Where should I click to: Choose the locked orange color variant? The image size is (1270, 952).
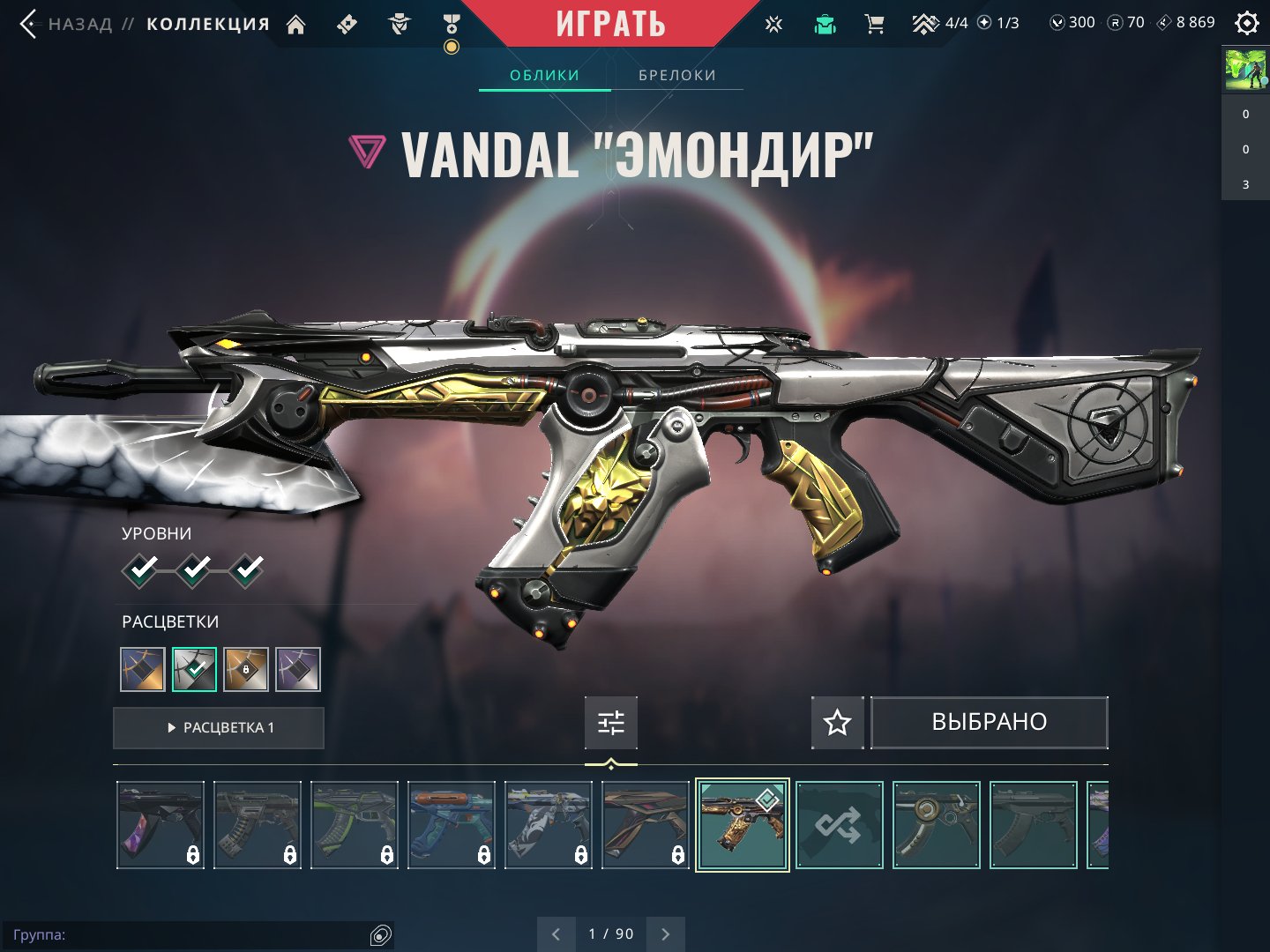click(x=246, y=669)
